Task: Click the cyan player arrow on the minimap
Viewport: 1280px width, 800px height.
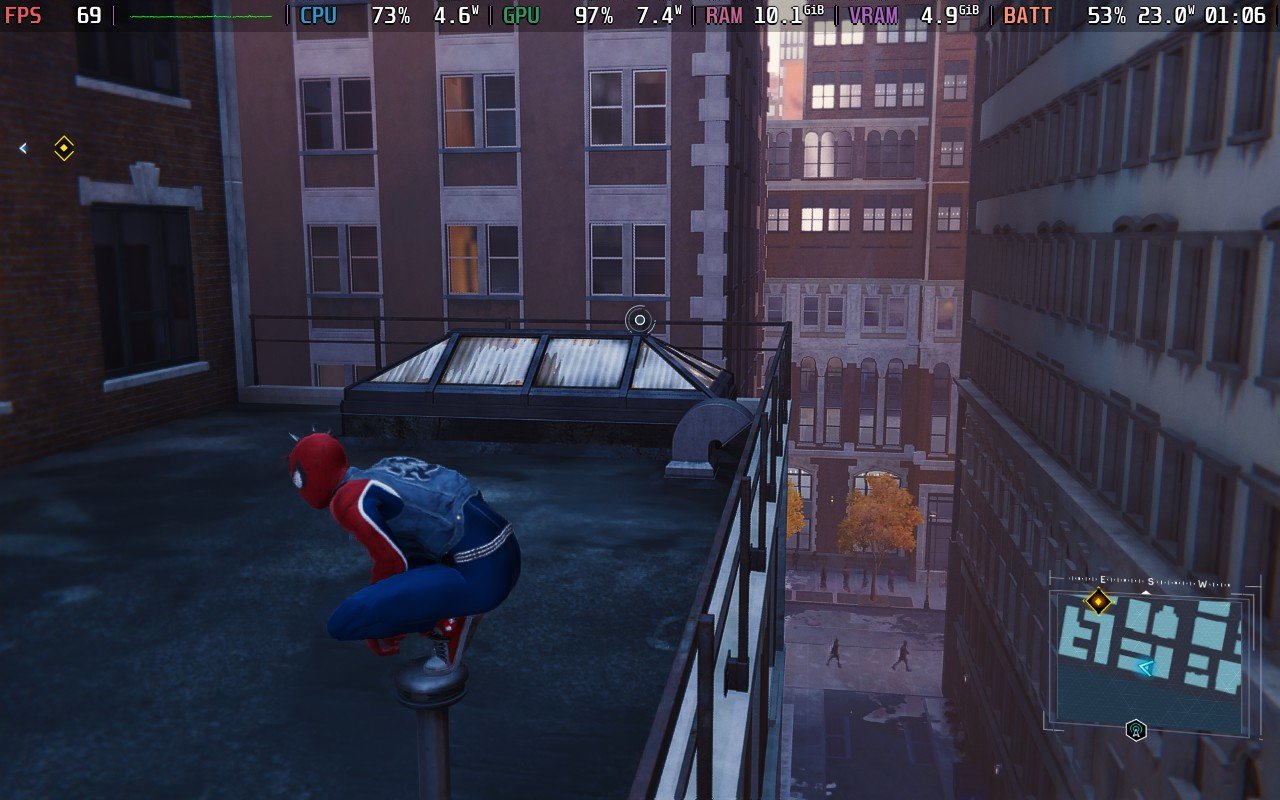Action: (x=1146, y=667)
